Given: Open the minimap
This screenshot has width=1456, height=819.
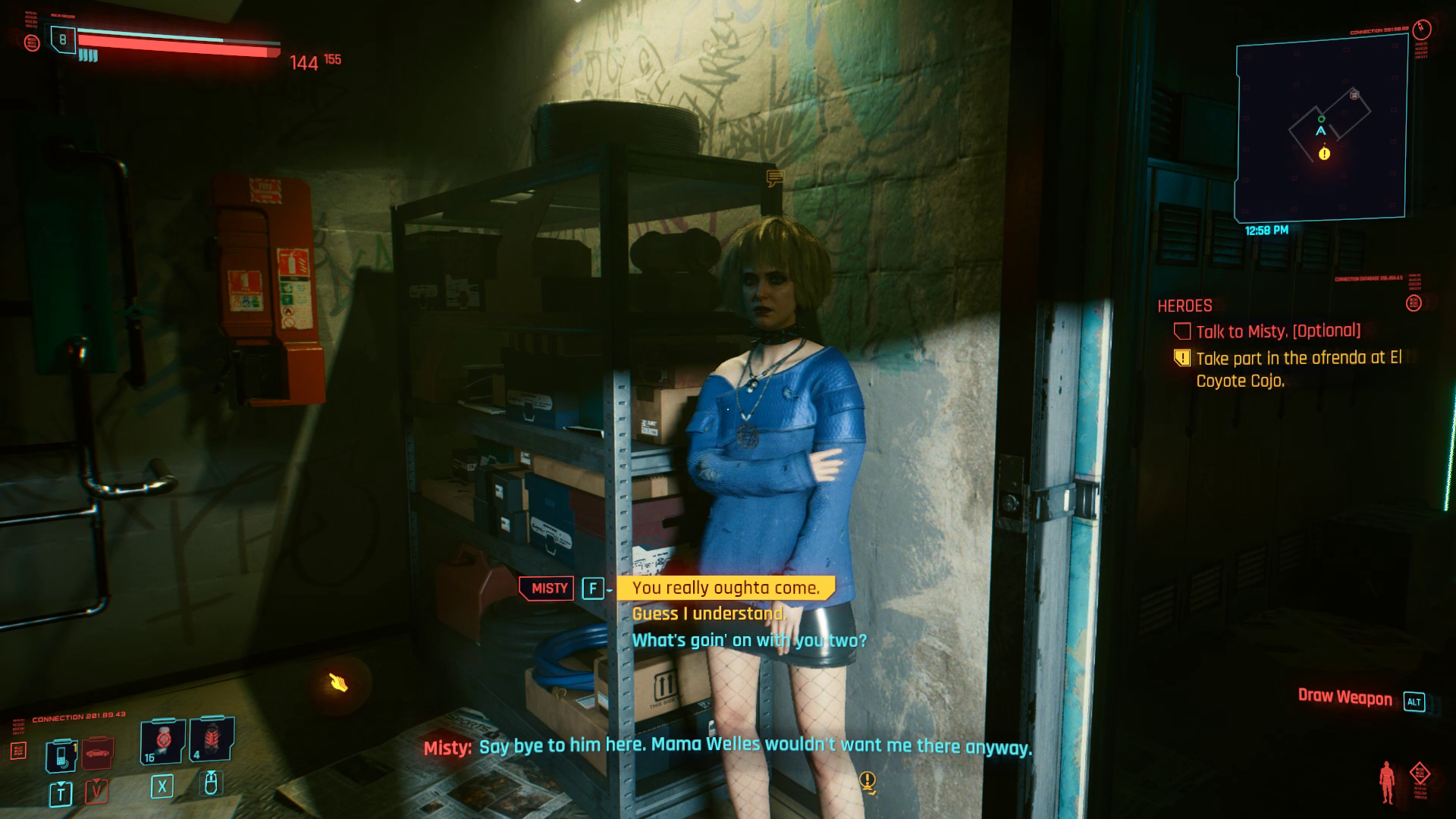Looking at the screenshot, I should pos(1321,128).
